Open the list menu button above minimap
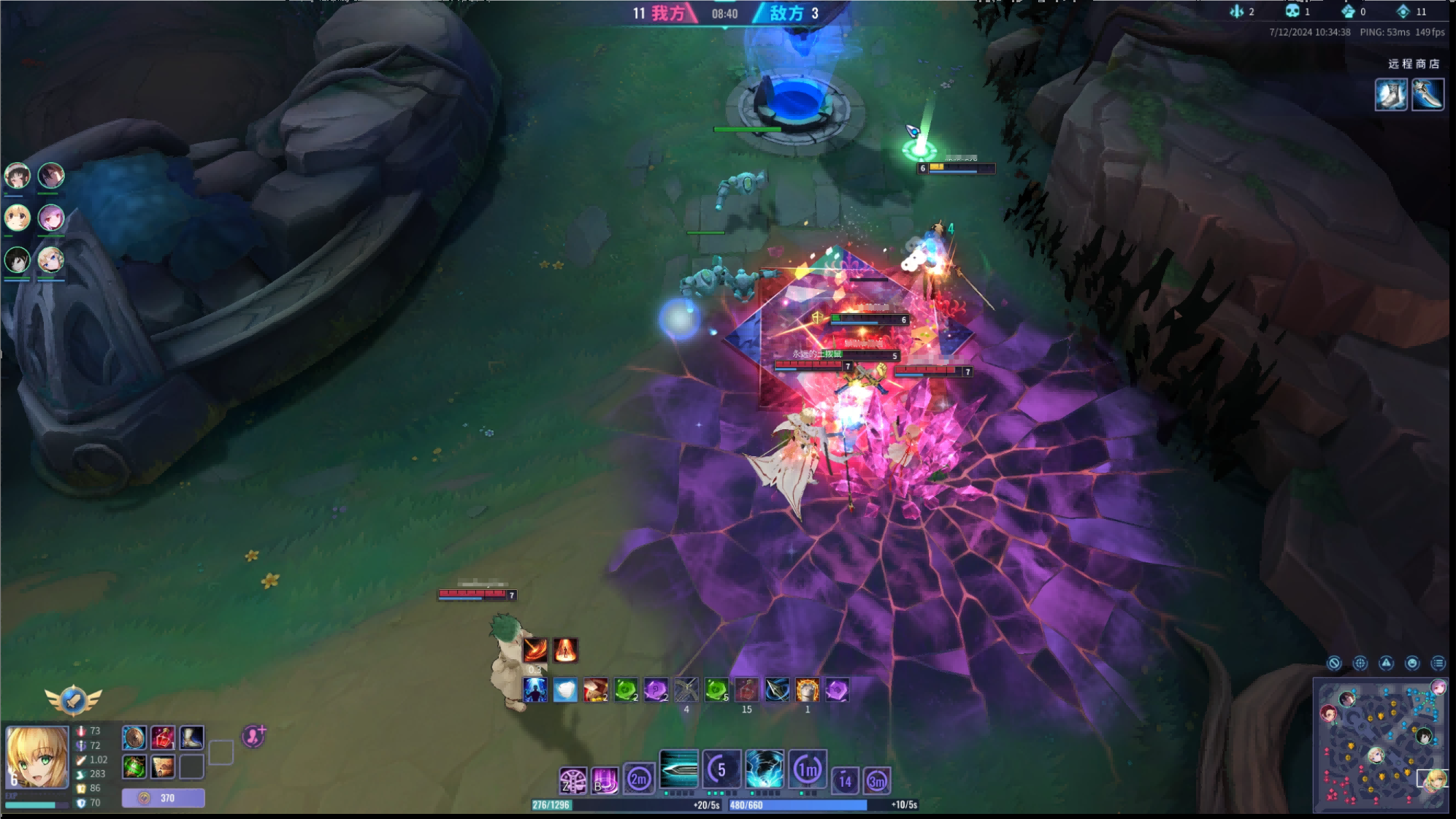Image resolution: width=1456 pixels, height=819 pixels. (x=1438, y=663)
